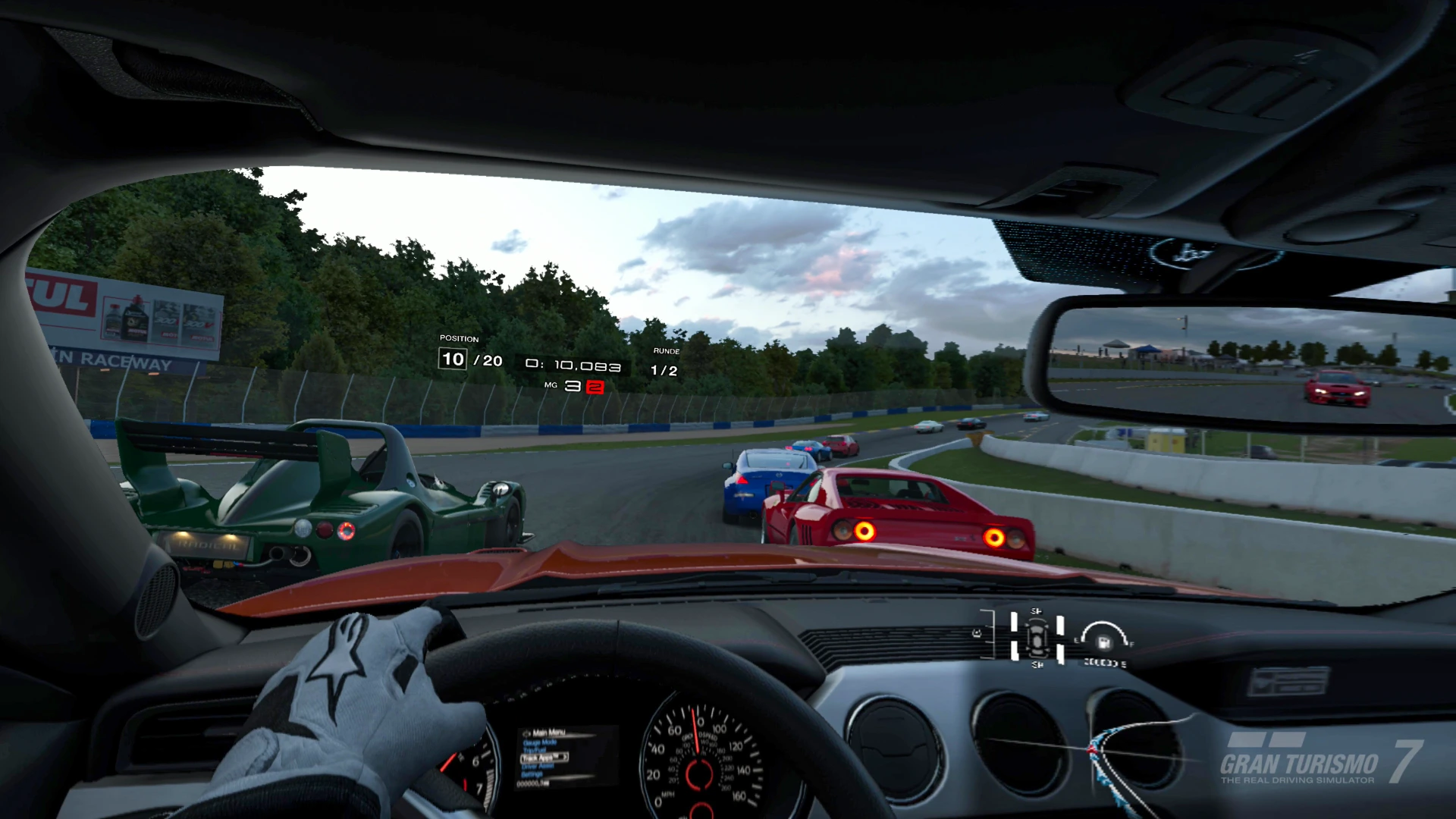Select the steering wheel icon left of tire display
Screen dimensions: 1456x819
977,633
